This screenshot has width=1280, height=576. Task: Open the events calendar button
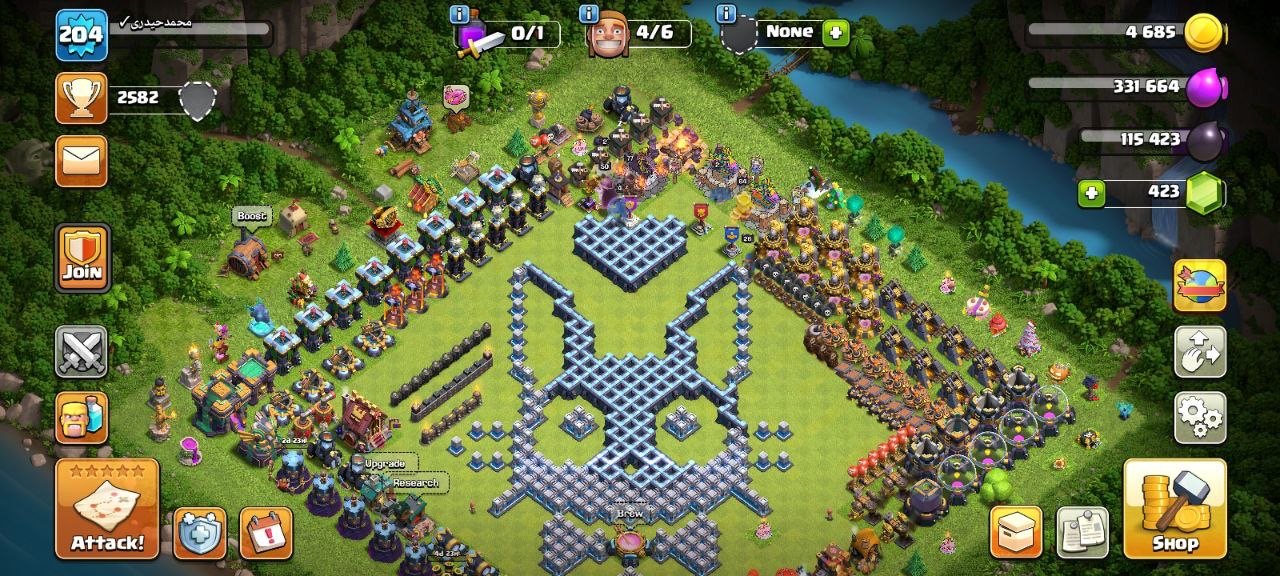266,533
